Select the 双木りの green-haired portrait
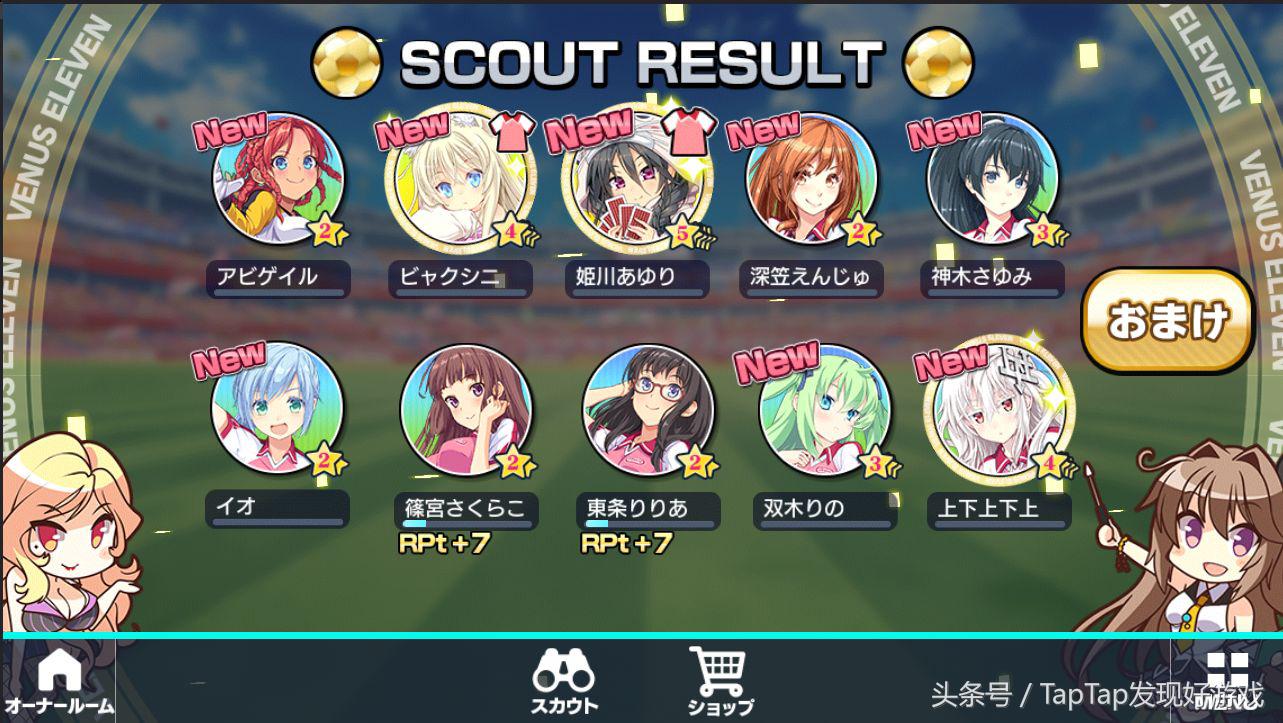The height and width of the screenshot is (723, 1283). 824,410
